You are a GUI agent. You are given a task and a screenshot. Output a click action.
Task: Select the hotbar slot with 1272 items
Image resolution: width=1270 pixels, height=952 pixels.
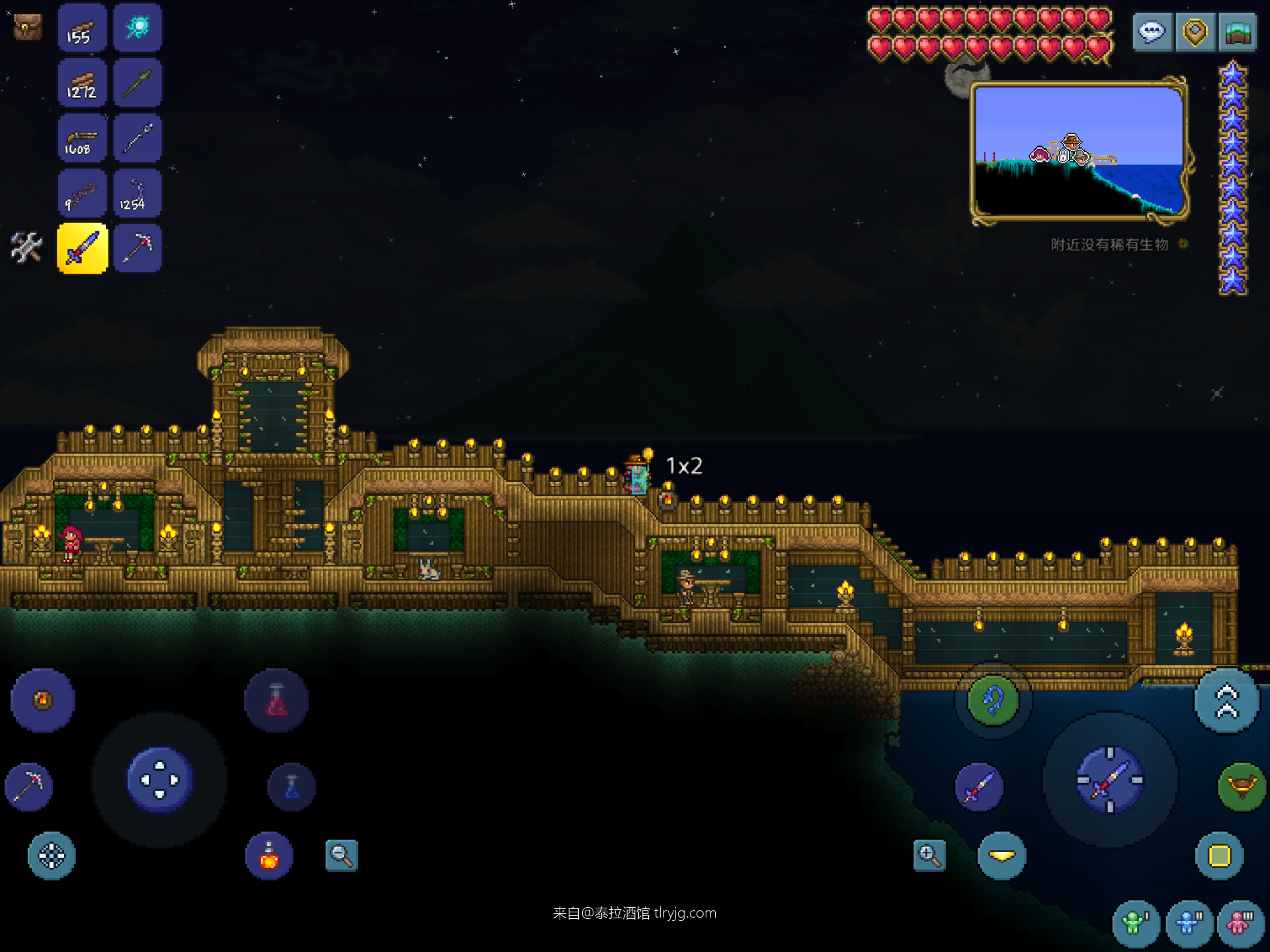click(82, 83)
